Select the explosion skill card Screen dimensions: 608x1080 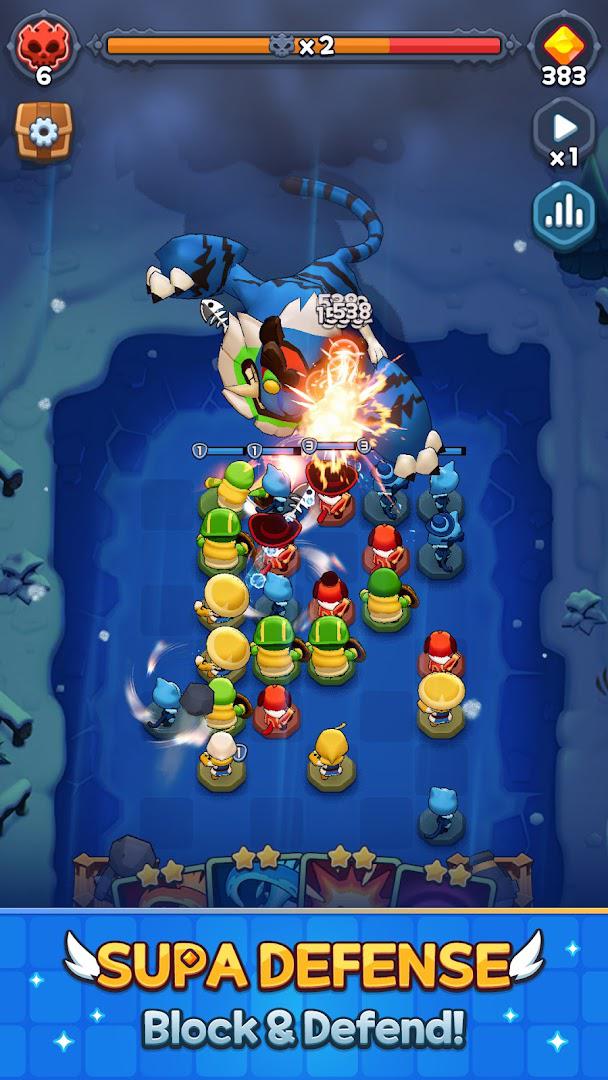point(349,884)
